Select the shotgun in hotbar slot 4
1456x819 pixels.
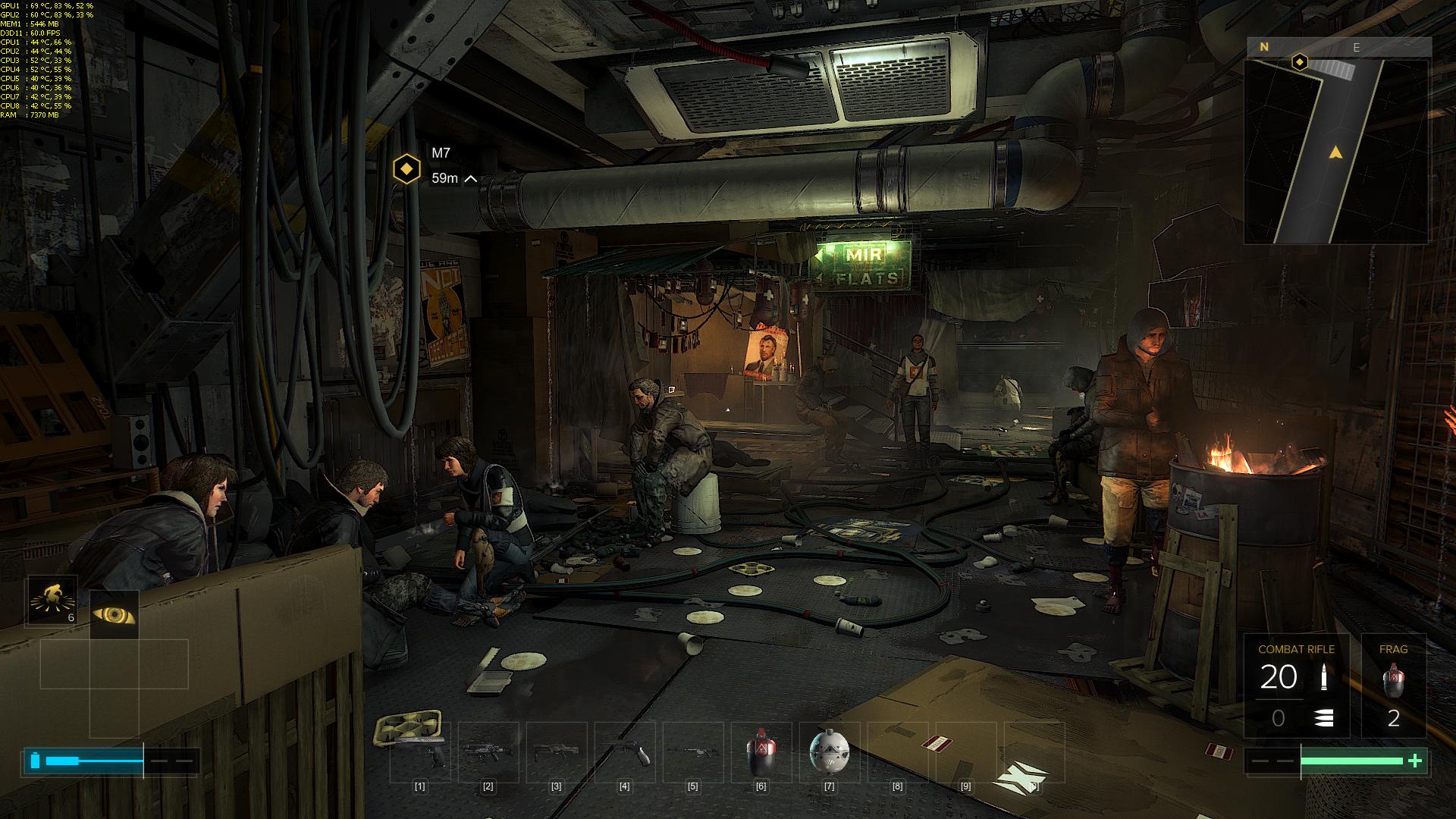coord(624,751)
